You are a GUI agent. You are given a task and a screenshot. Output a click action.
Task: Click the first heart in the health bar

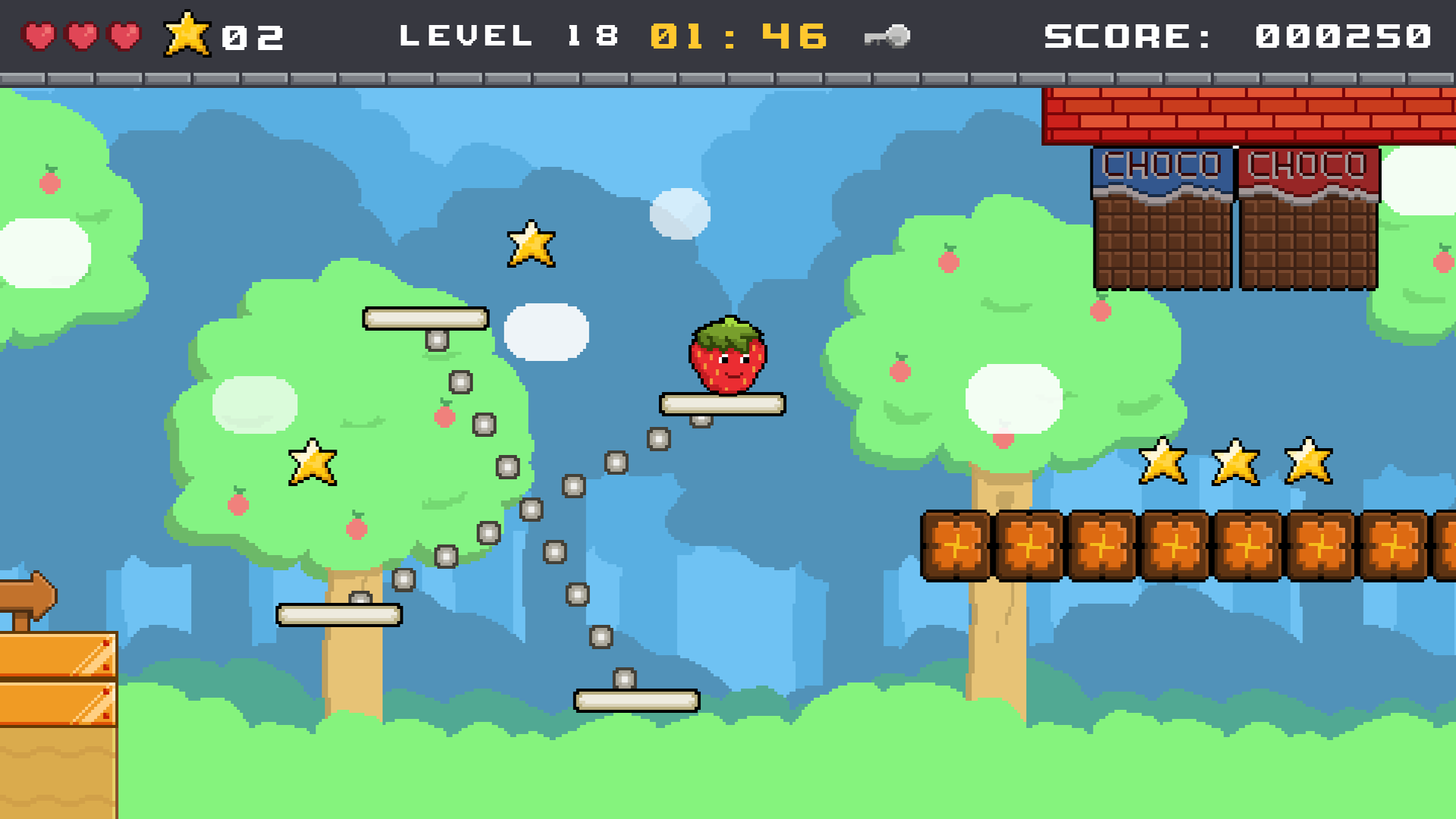tap(39, 33)
